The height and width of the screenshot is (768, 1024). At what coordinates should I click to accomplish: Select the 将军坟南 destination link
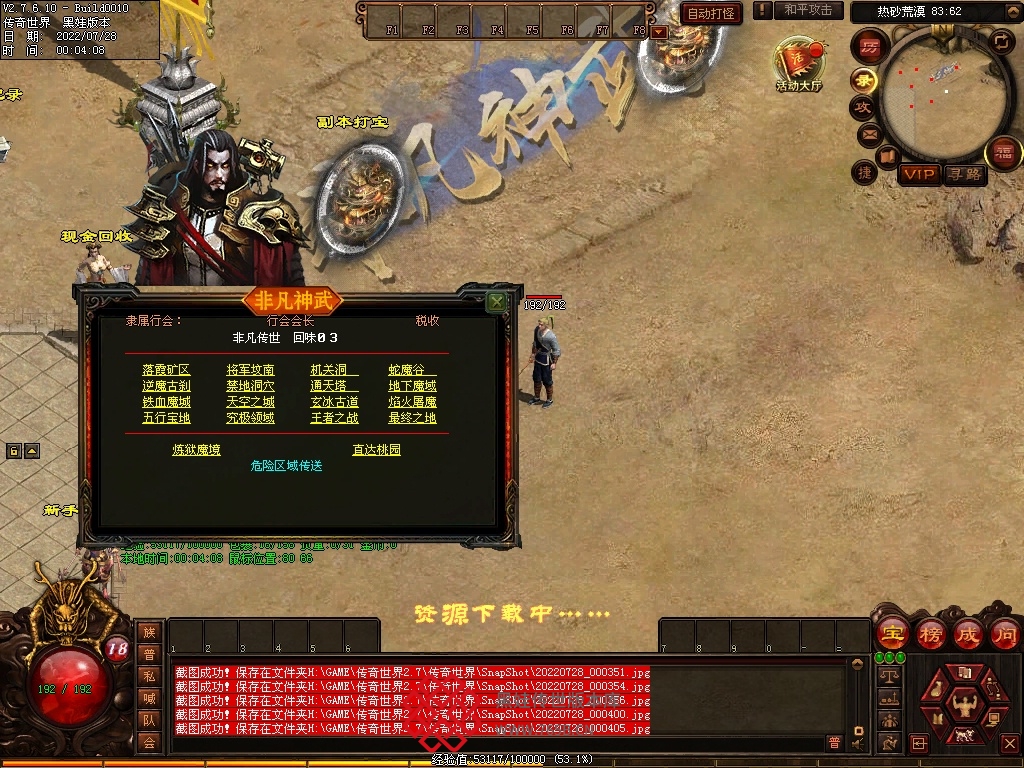[x=250, y=370]
